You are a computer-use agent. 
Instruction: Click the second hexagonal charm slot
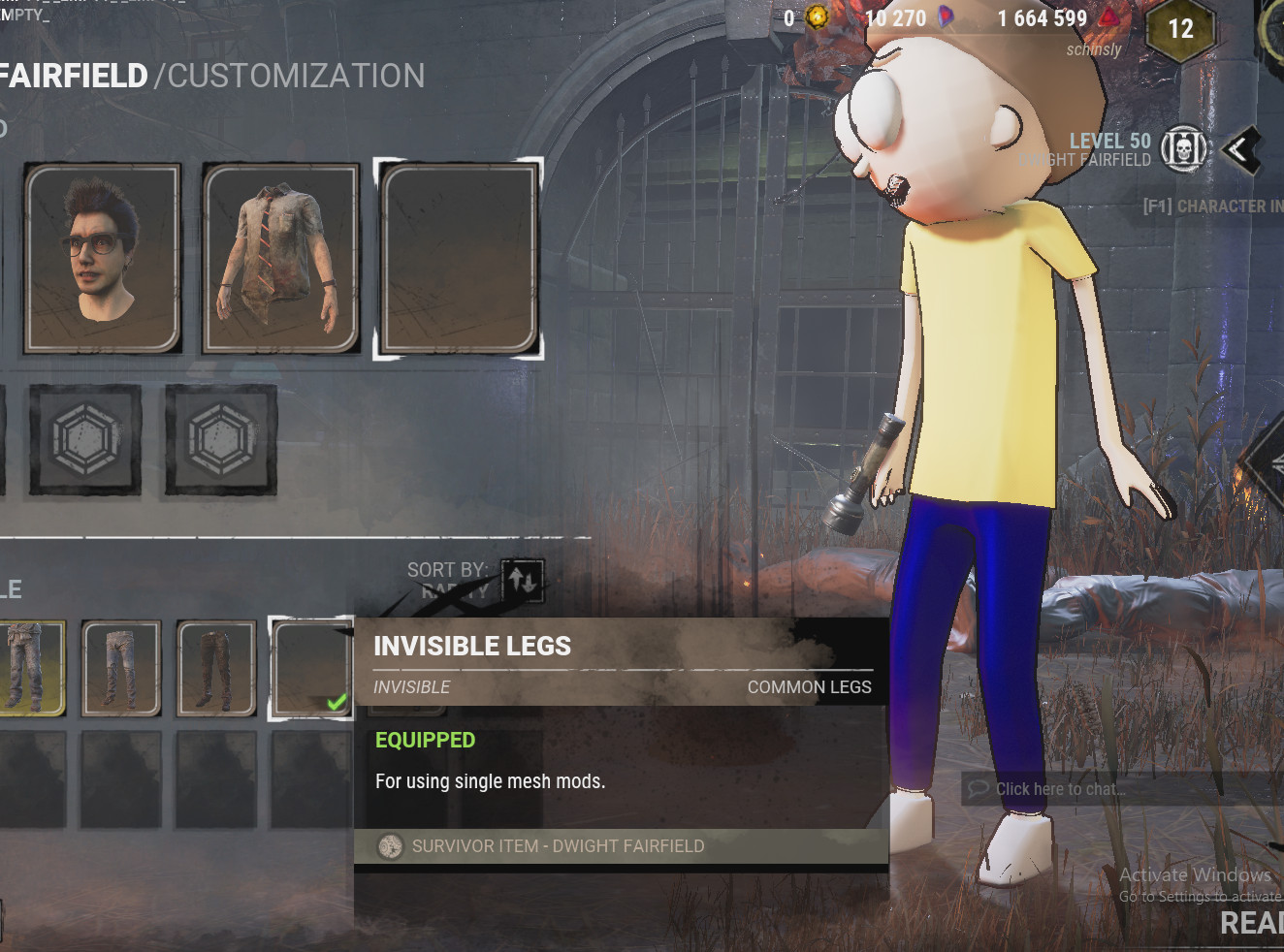(x=219, y=440)
